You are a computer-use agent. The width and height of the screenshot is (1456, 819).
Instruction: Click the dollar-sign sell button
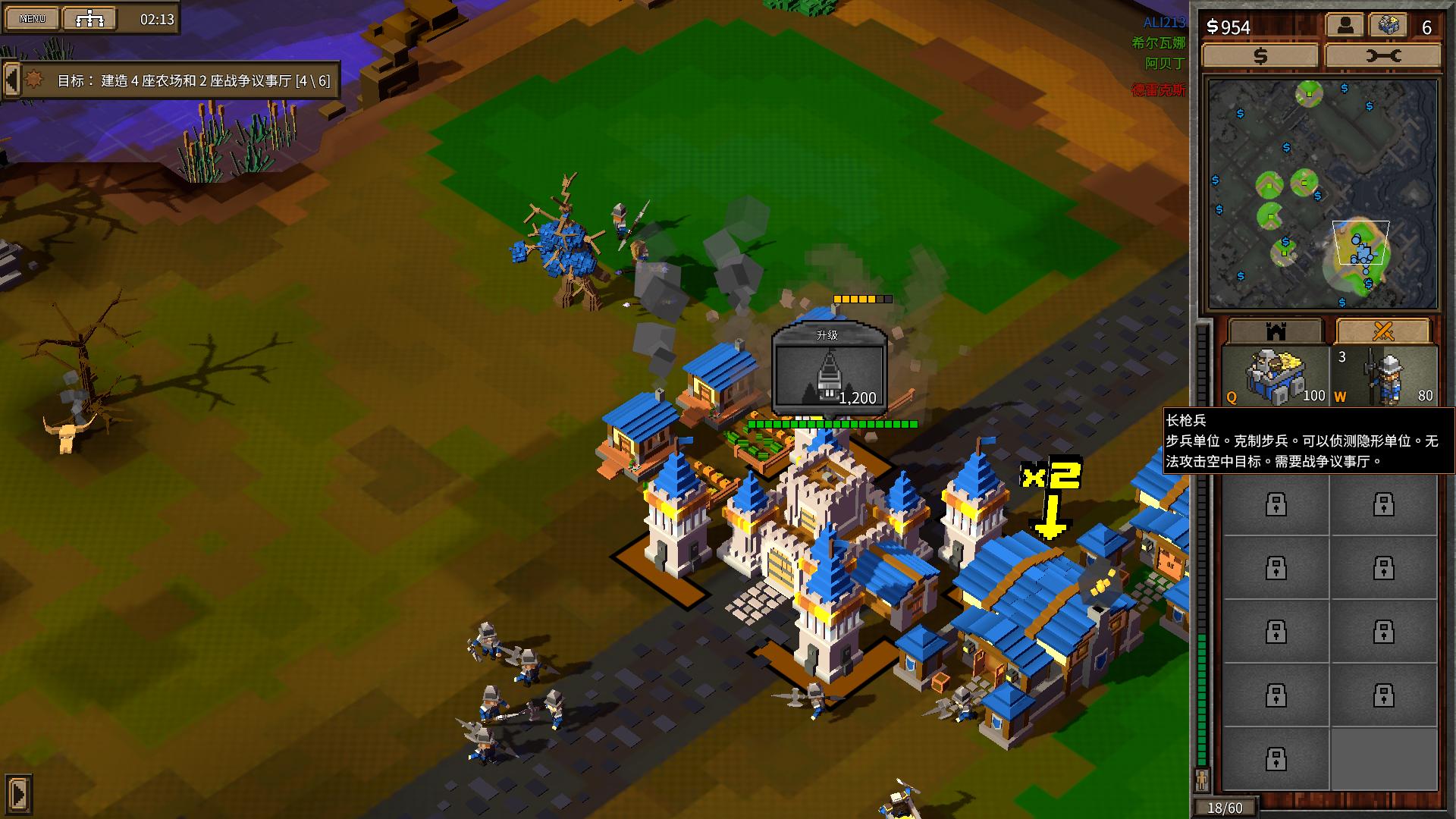[x=1260, y=56]
